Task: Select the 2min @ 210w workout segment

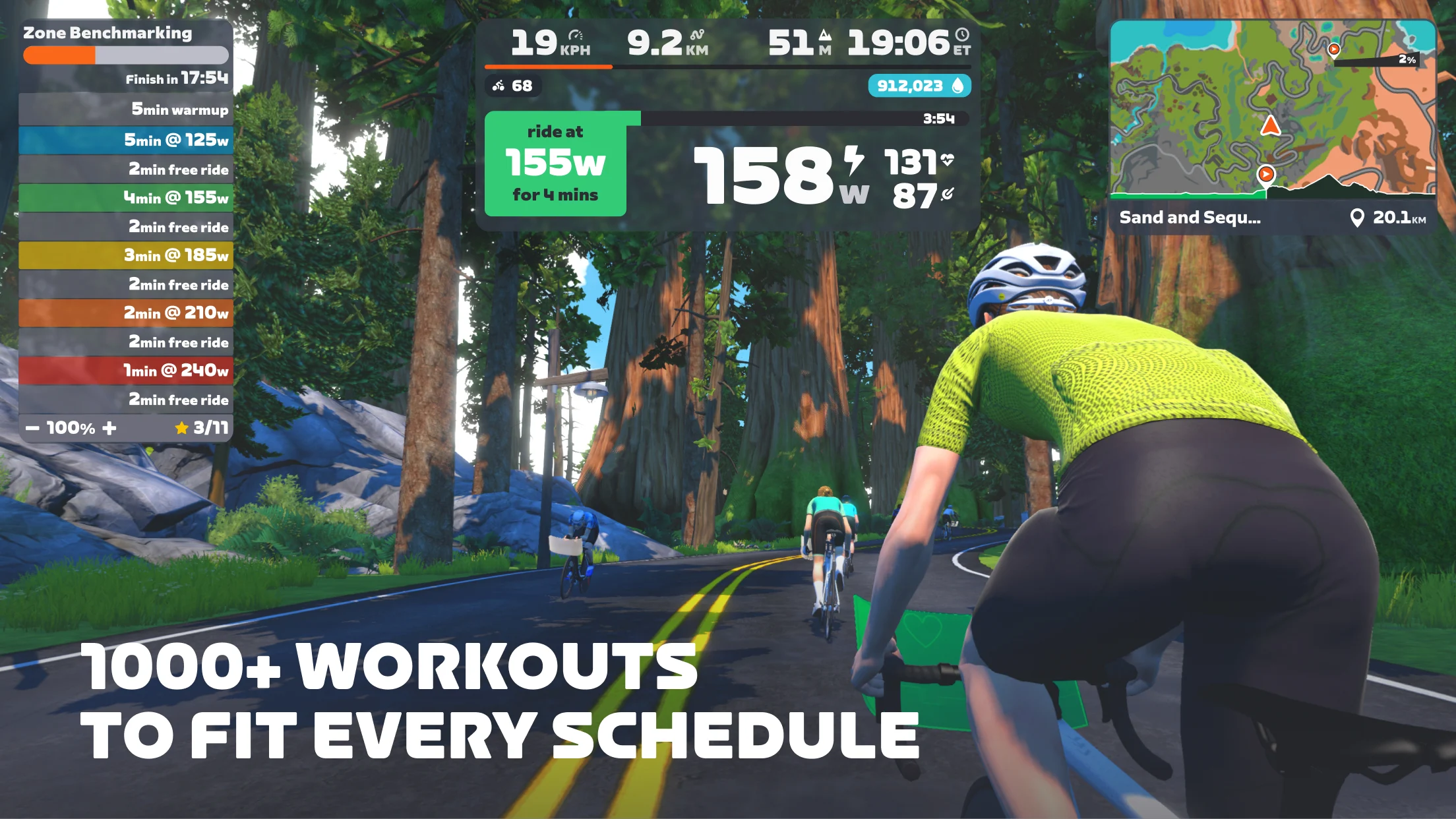Action: point(127,313)
